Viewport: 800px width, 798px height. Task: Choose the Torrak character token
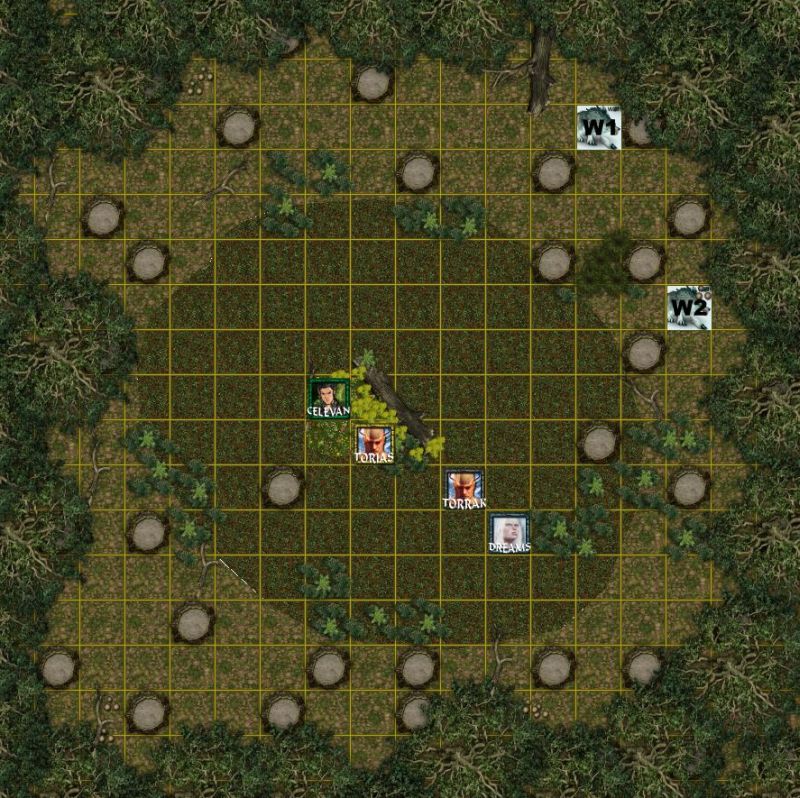(464, 489)
